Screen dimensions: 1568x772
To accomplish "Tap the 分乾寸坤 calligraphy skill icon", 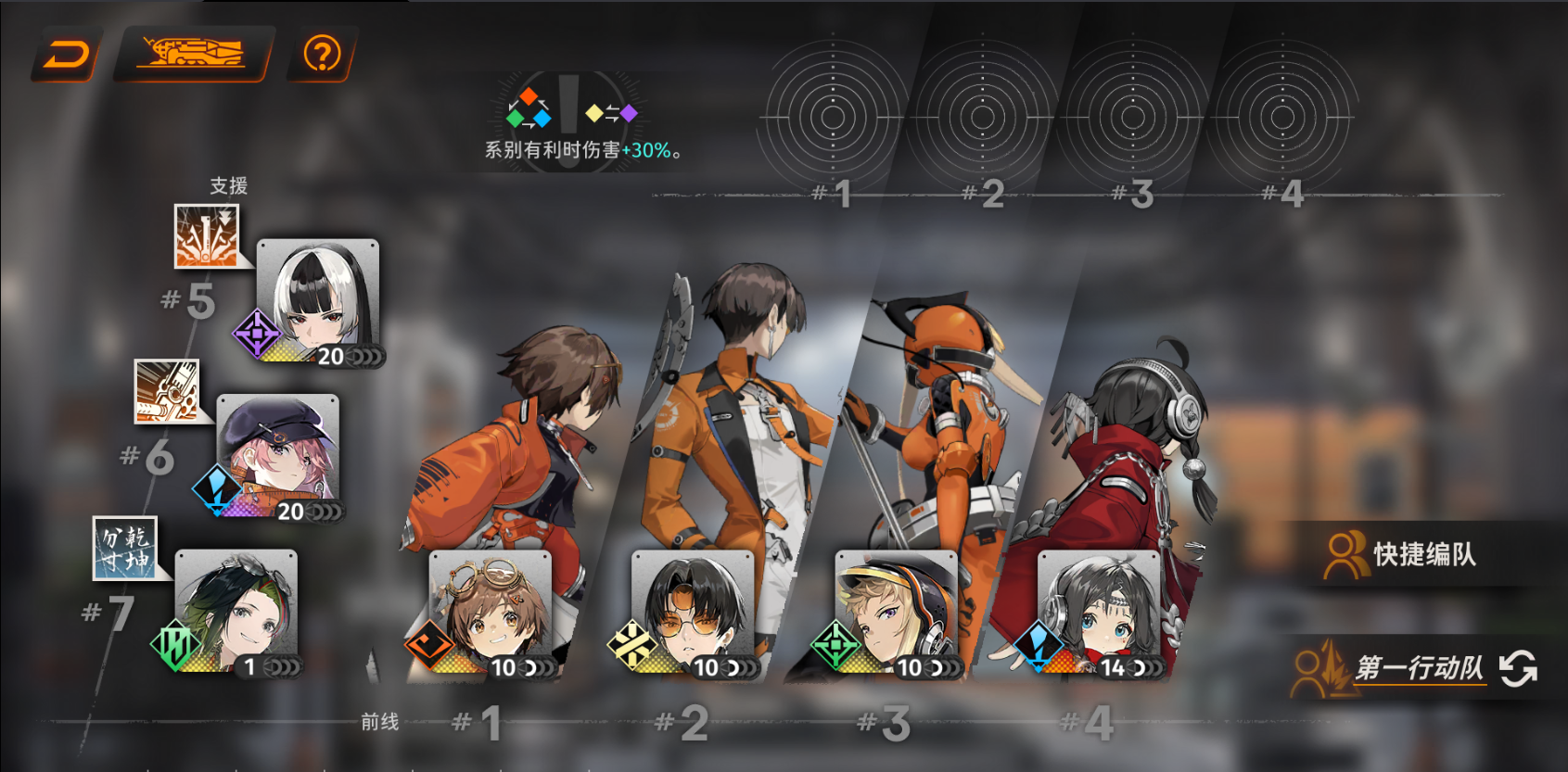I will click(125, 548).
